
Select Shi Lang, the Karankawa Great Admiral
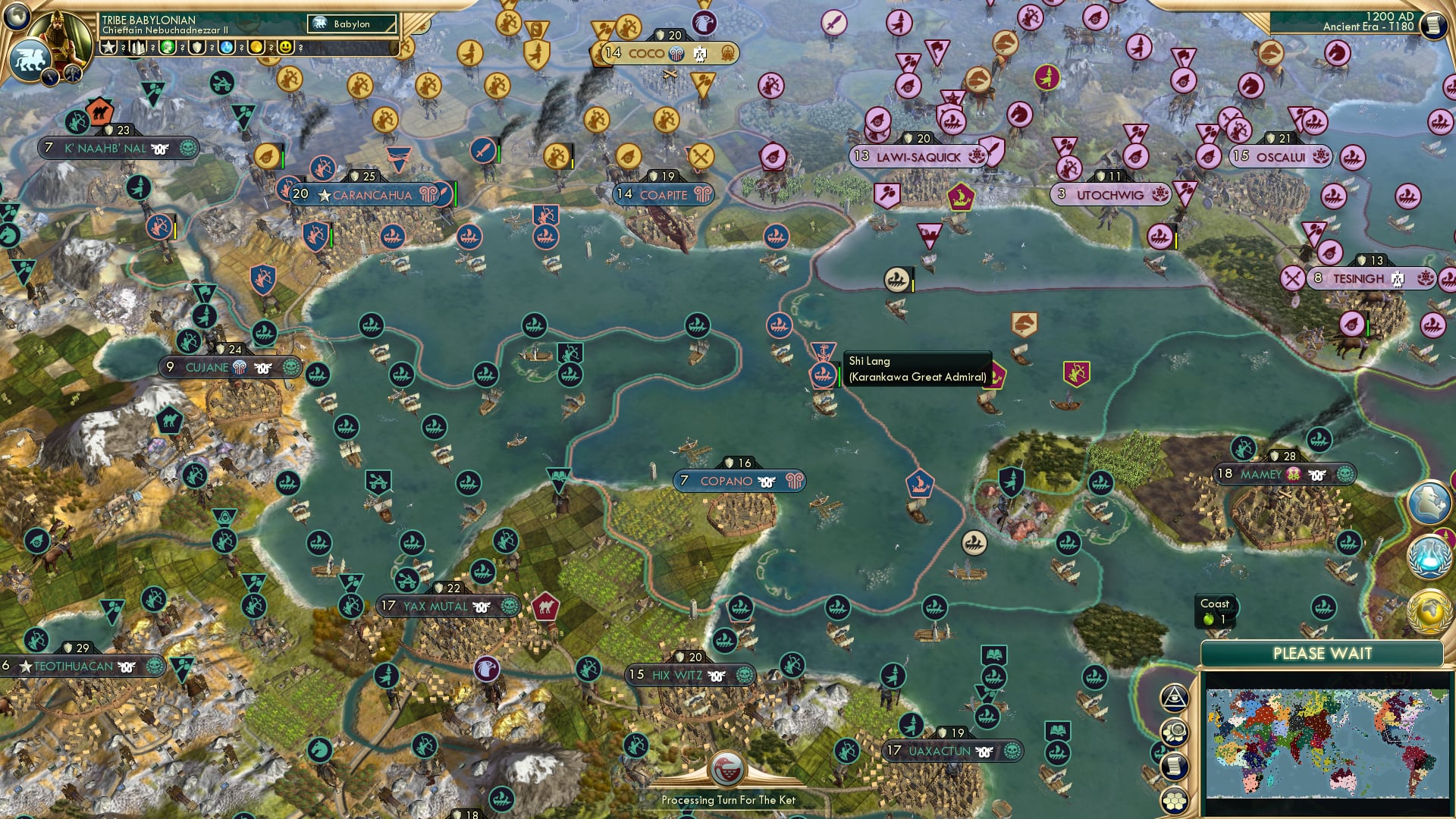click(x=823, y=374)
